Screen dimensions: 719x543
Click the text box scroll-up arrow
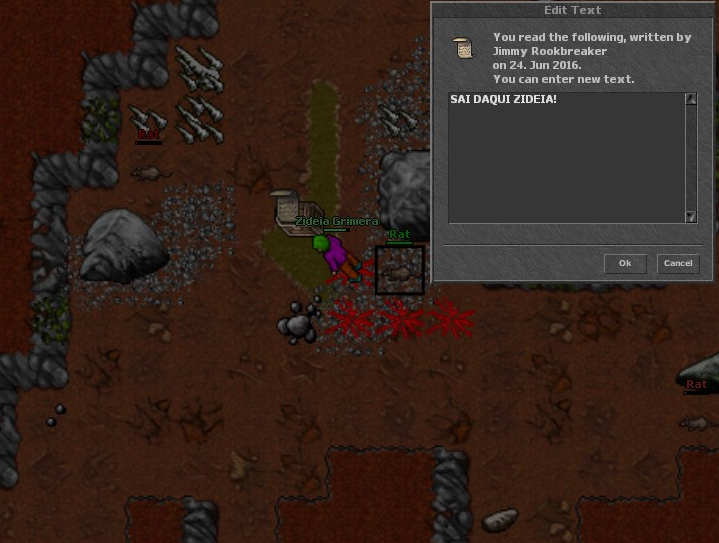pos(691,99)
